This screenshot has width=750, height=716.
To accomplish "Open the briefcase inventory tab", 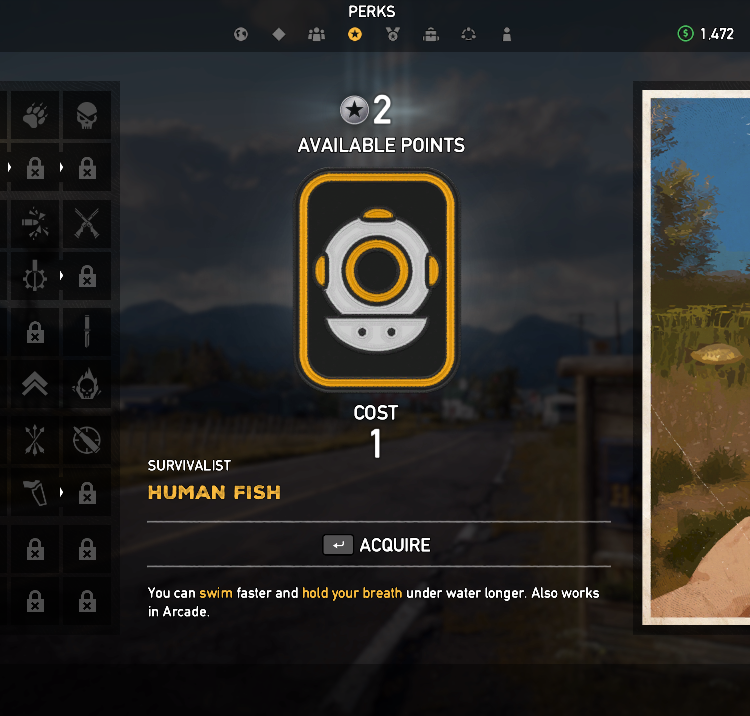I will 431,35.
